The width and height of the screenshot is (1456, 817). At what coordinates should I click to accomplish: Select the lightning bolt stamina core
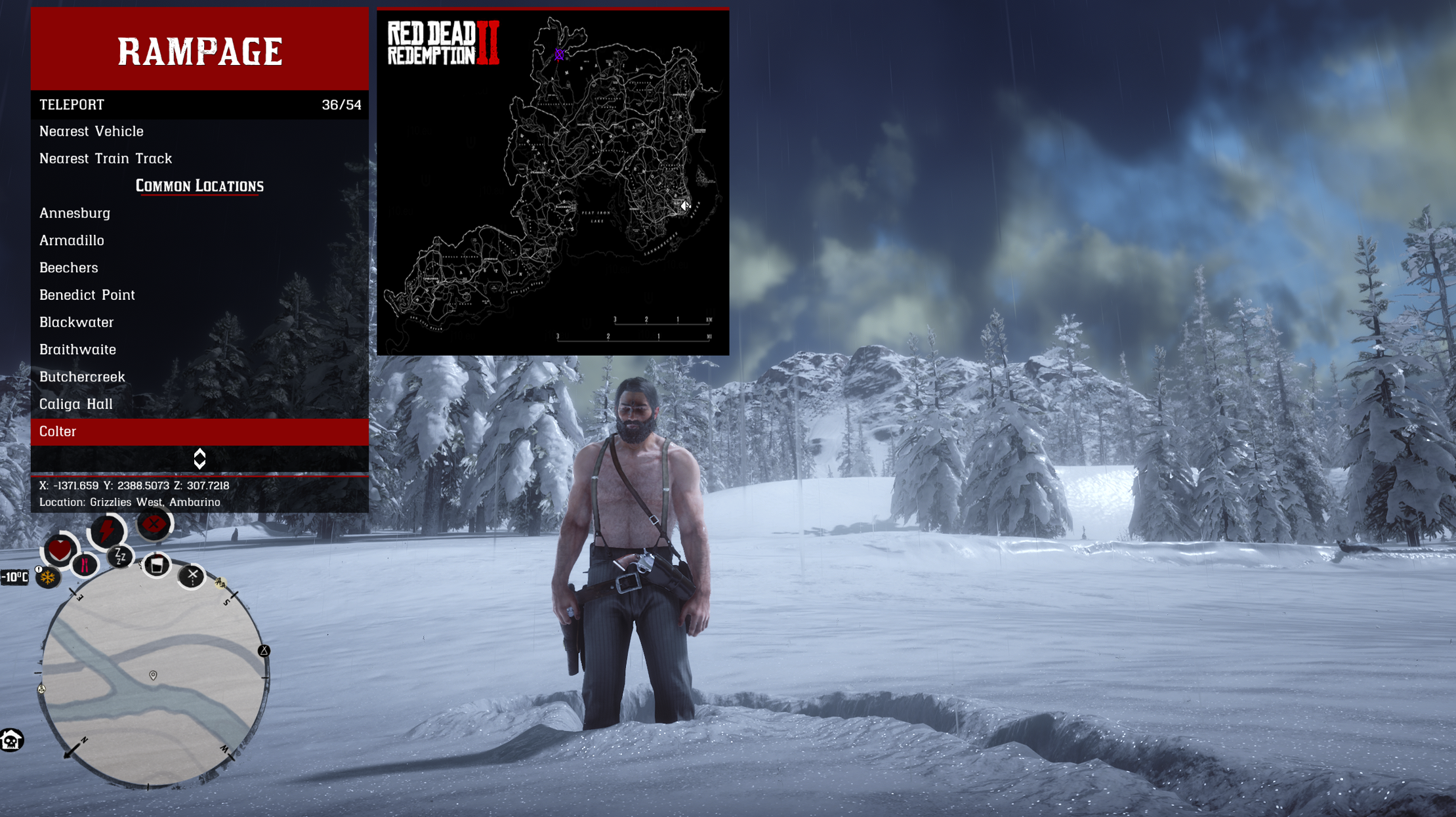[x=107, y=531]
